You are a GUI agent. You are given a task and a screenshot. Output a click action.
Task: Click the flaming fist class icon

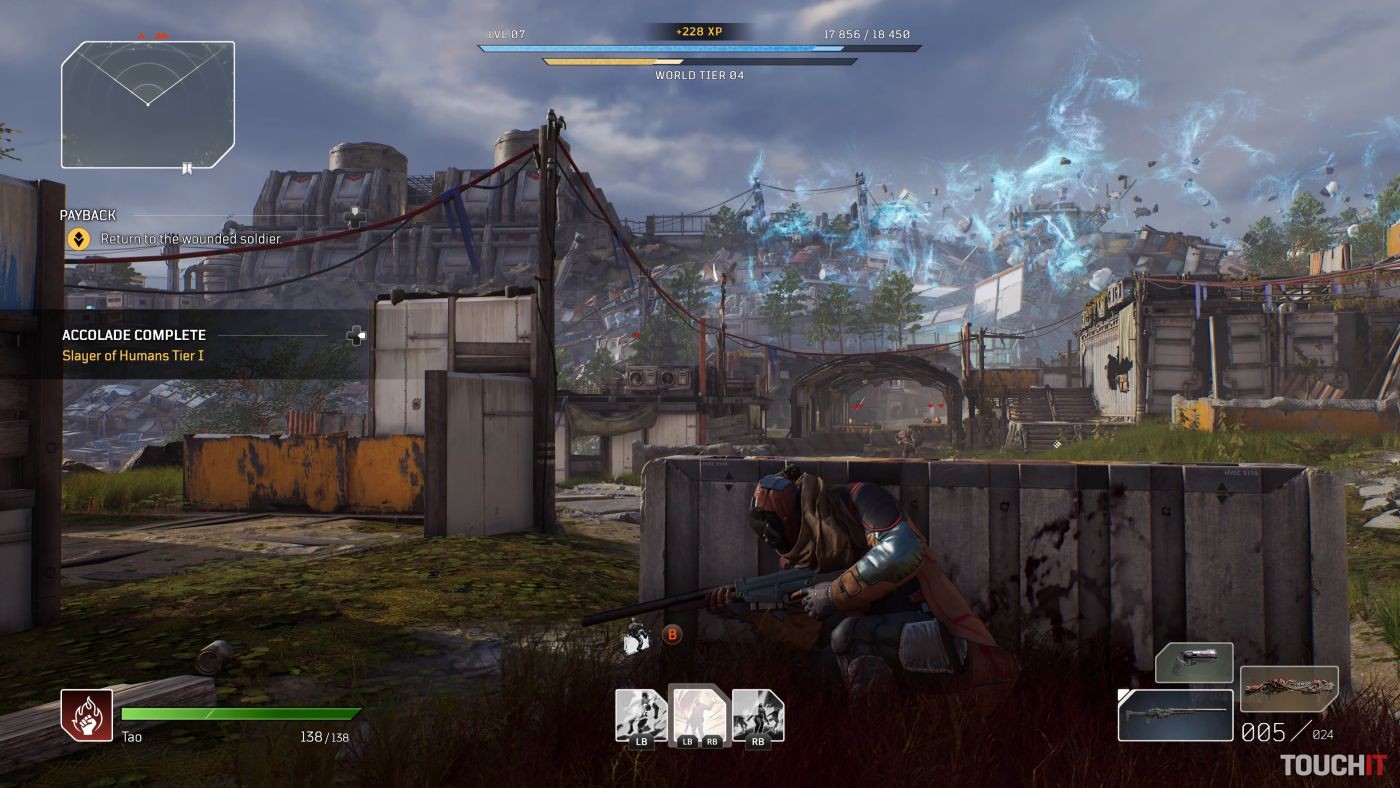tap(85, 714)
